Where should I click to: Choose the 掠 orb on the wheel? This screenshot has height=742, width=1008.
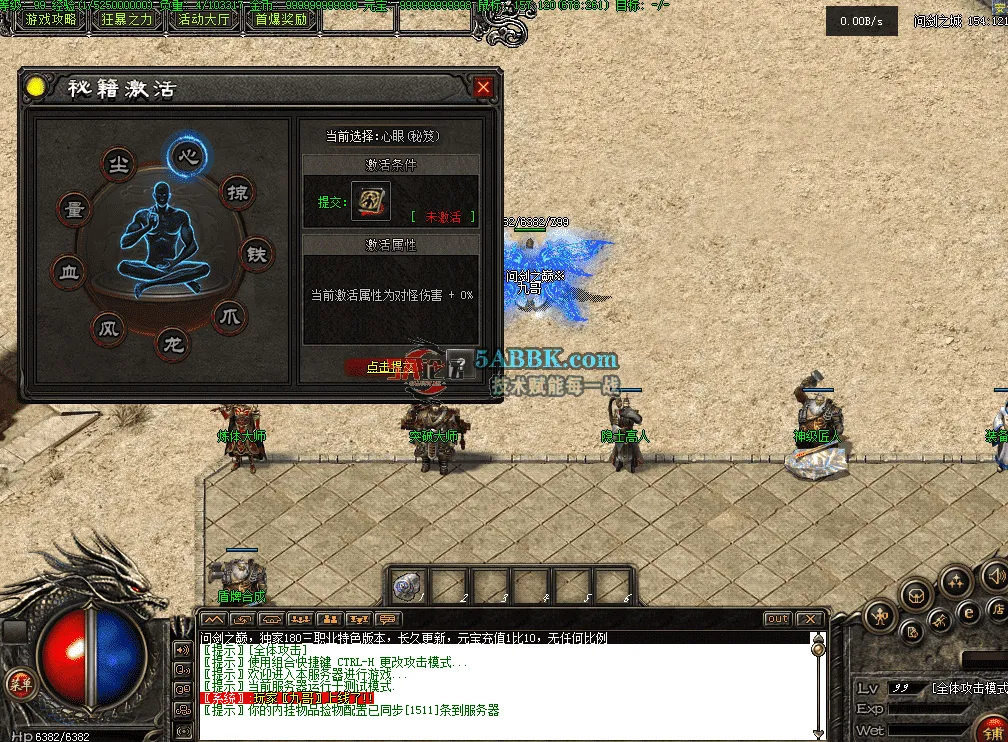237,193
